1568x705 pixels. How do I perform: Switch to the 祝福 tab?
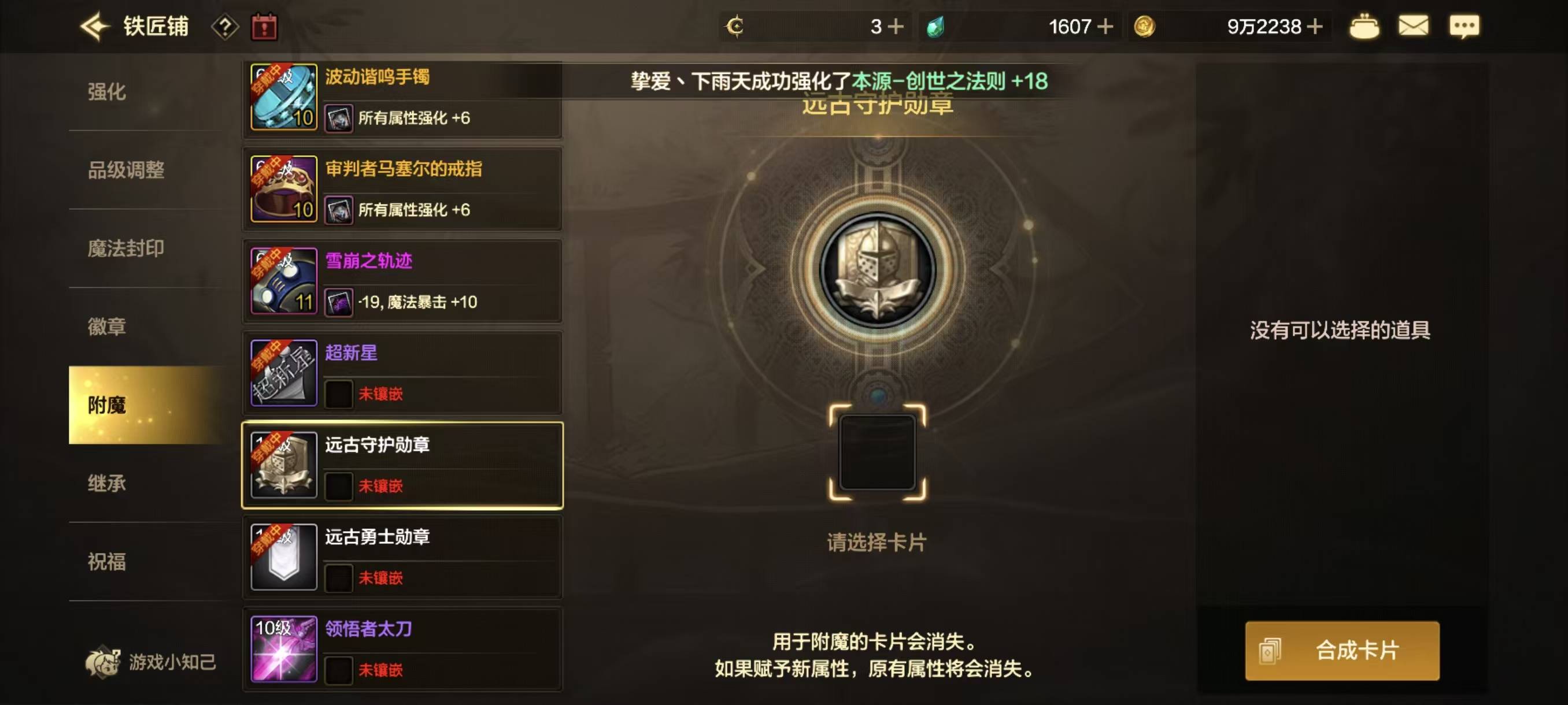tap(107, 563)
